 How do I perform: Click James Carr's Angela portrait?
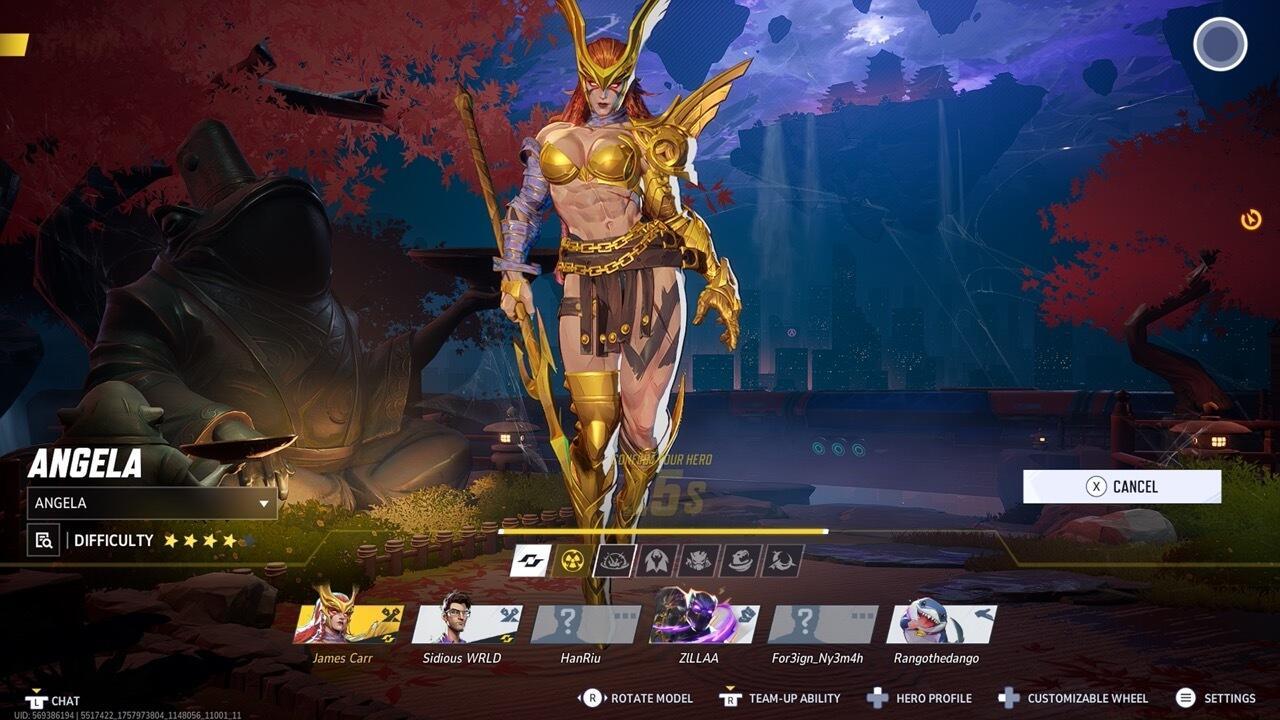pos(340,626)
